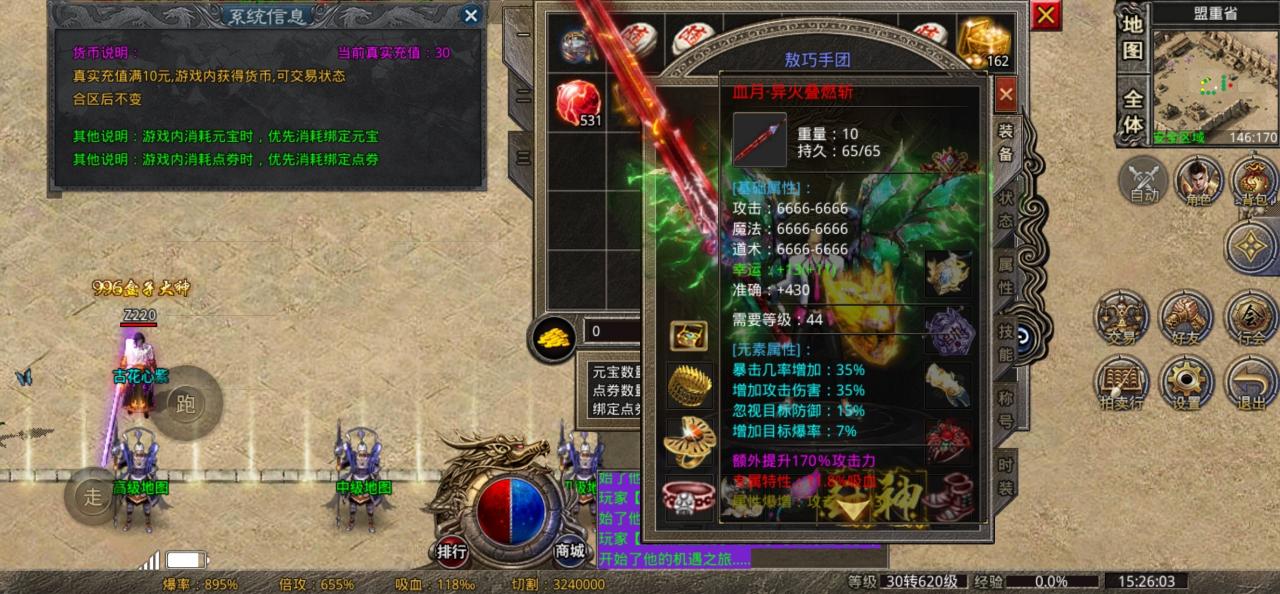Image resolution: width=1280 pixels, height=594 pixels.
Task: Open the 好友 friends list
Action: click(x=1186, y=320)
